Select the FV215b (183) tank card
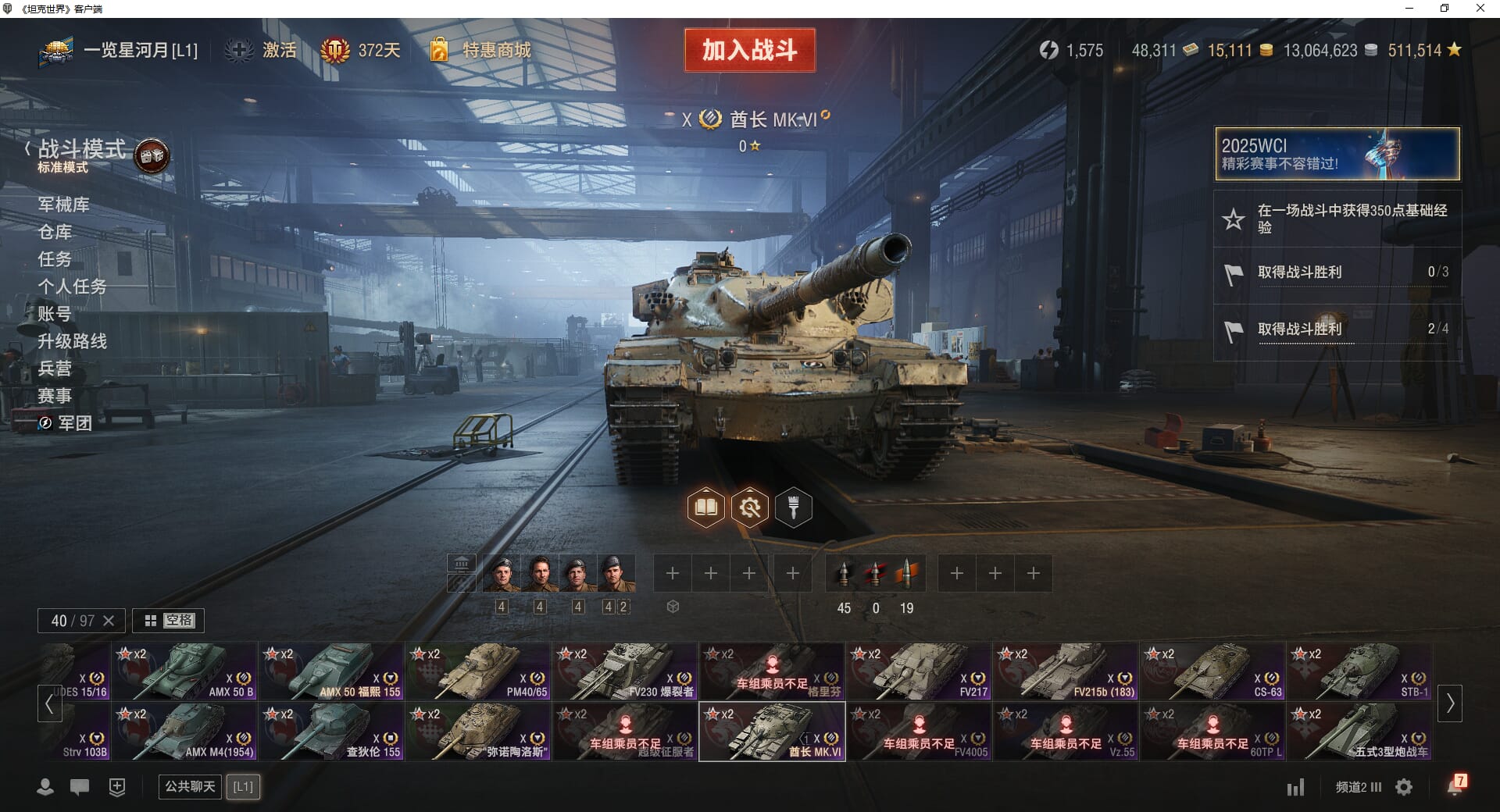Screen dimensions: 1500x812 (x=1066, y=671)
